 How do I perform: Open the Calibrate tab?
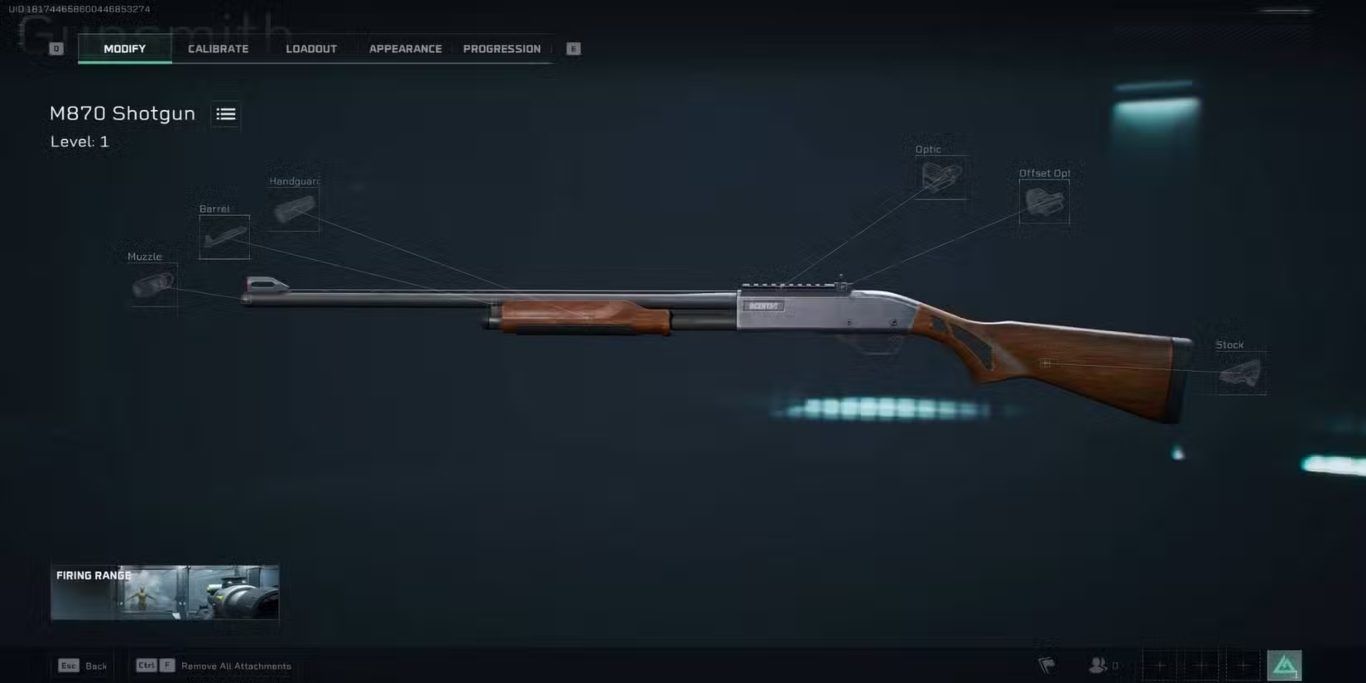[x=218, y=49]
